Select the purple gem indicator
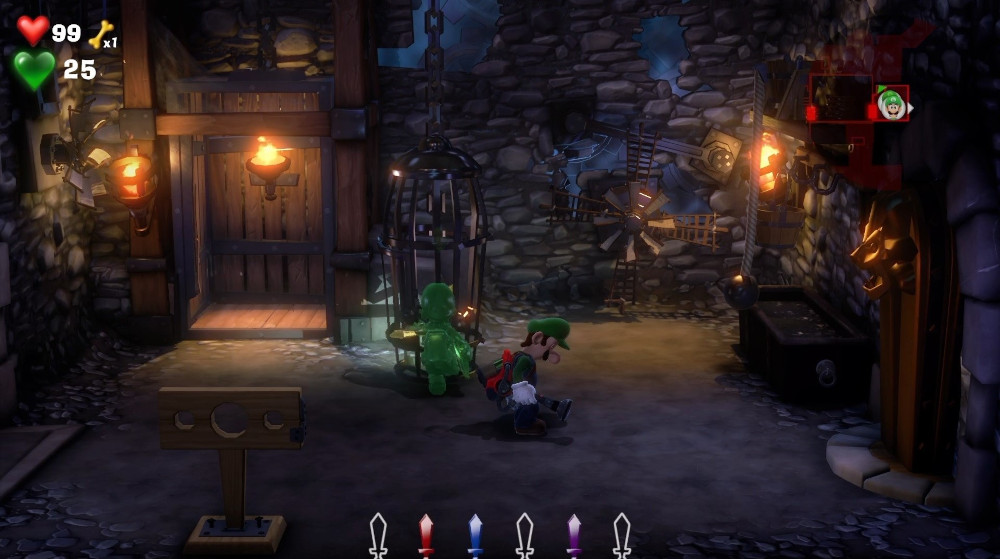Screen dimensions: 1000x559 (574, 533)
